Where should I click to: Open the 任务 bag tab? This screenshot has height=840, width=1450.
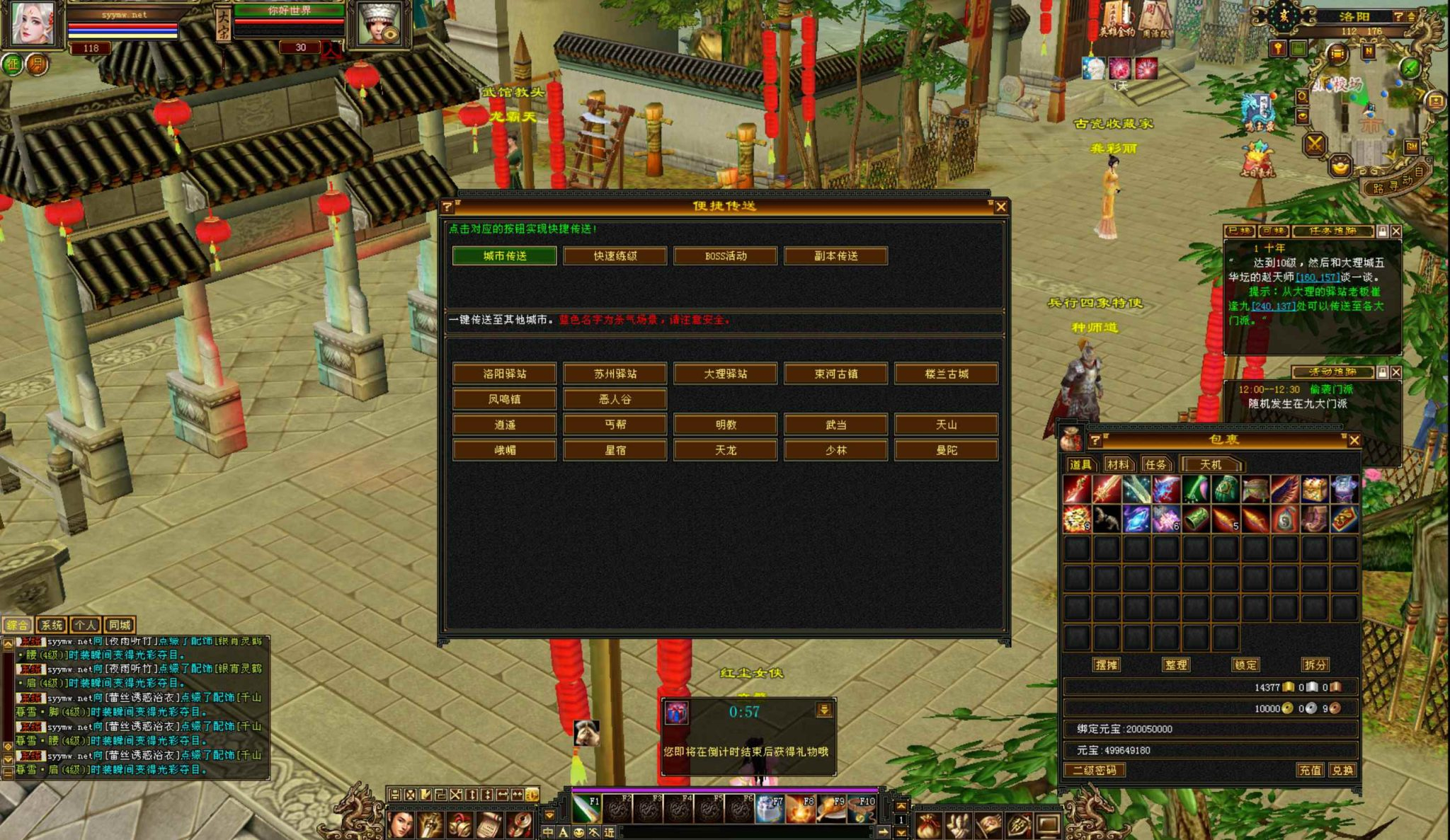pos(1155,464)
